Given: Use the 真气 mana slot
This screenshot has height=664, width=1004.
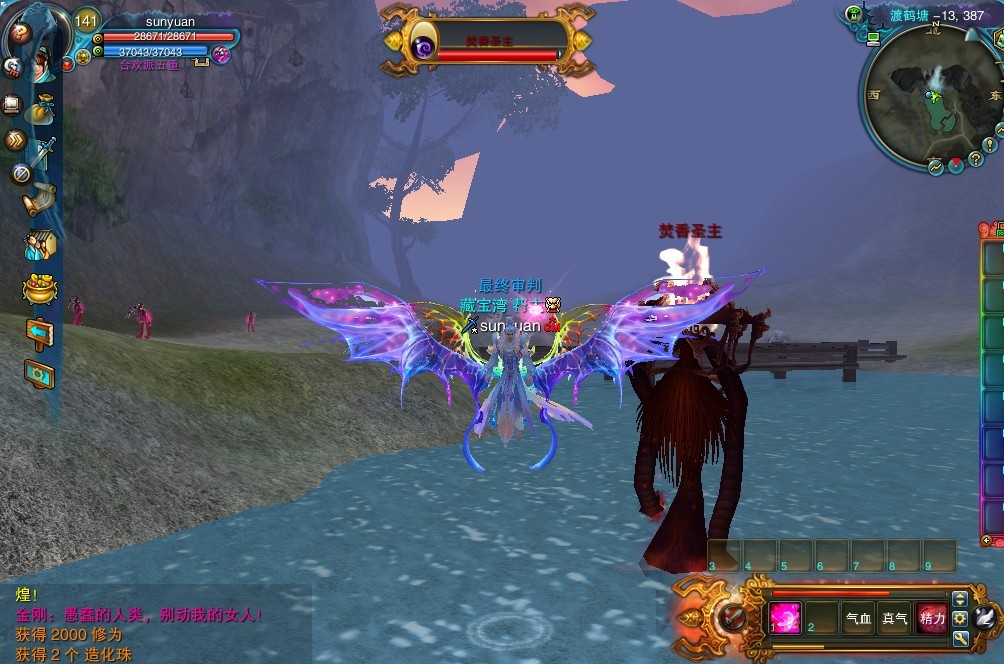Looking at the screenshot, I should coord(894,619).
